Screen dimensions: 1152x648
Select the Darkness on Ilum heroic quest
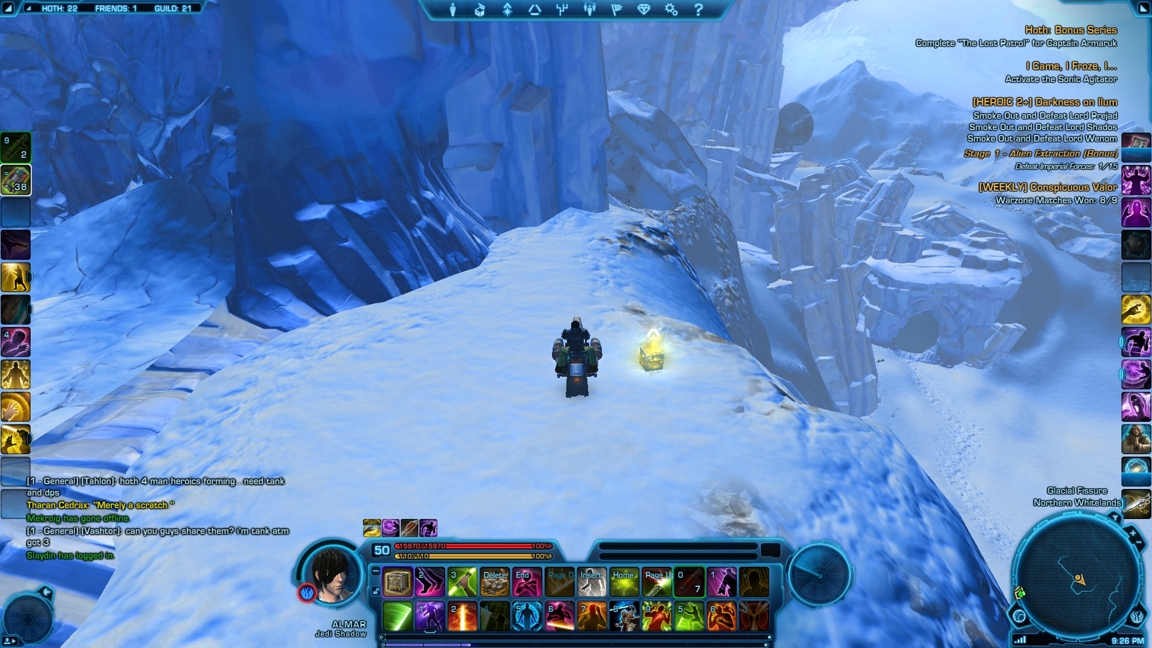pyautogui.click(x=1044, y=102)
